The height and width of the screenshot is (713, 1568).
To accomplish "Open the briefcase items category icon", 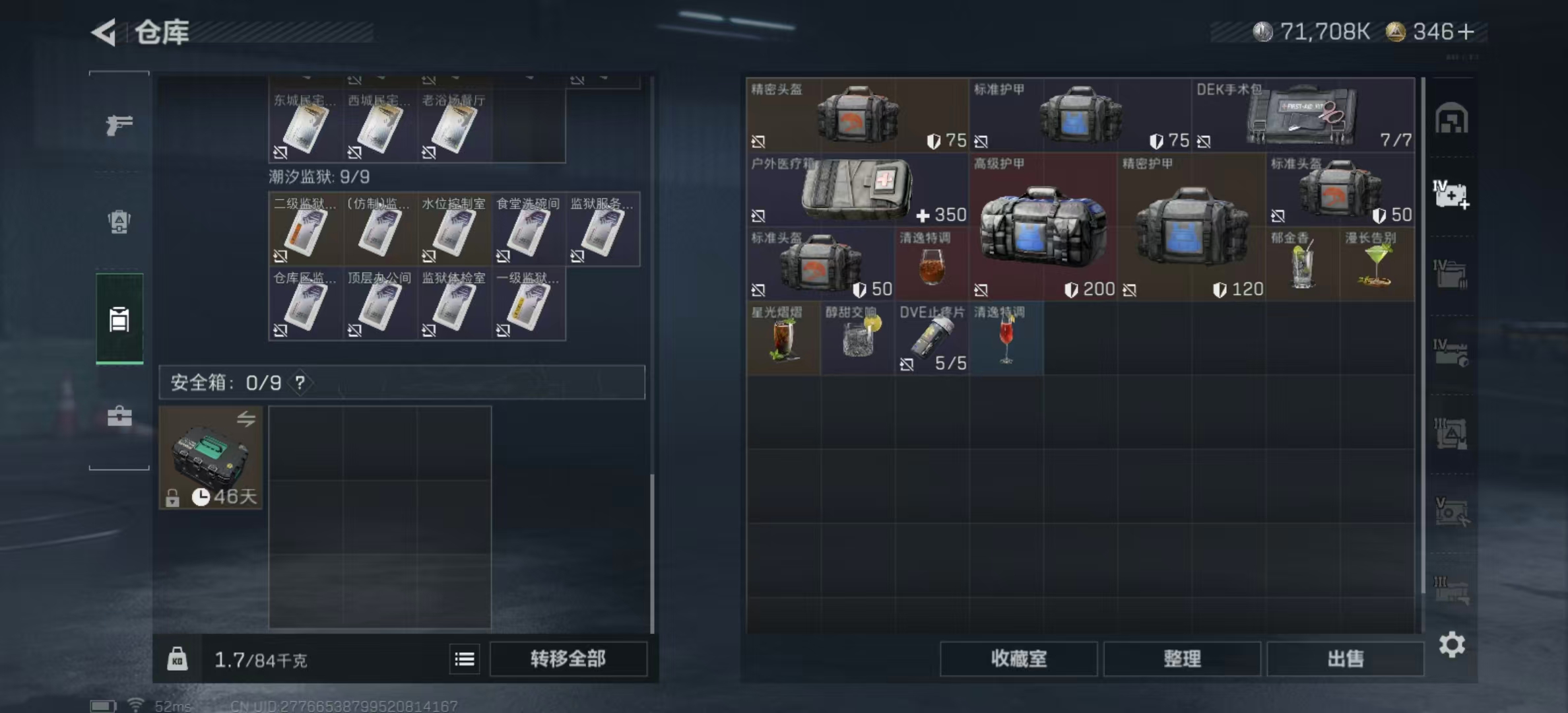I will click(119, 417).
